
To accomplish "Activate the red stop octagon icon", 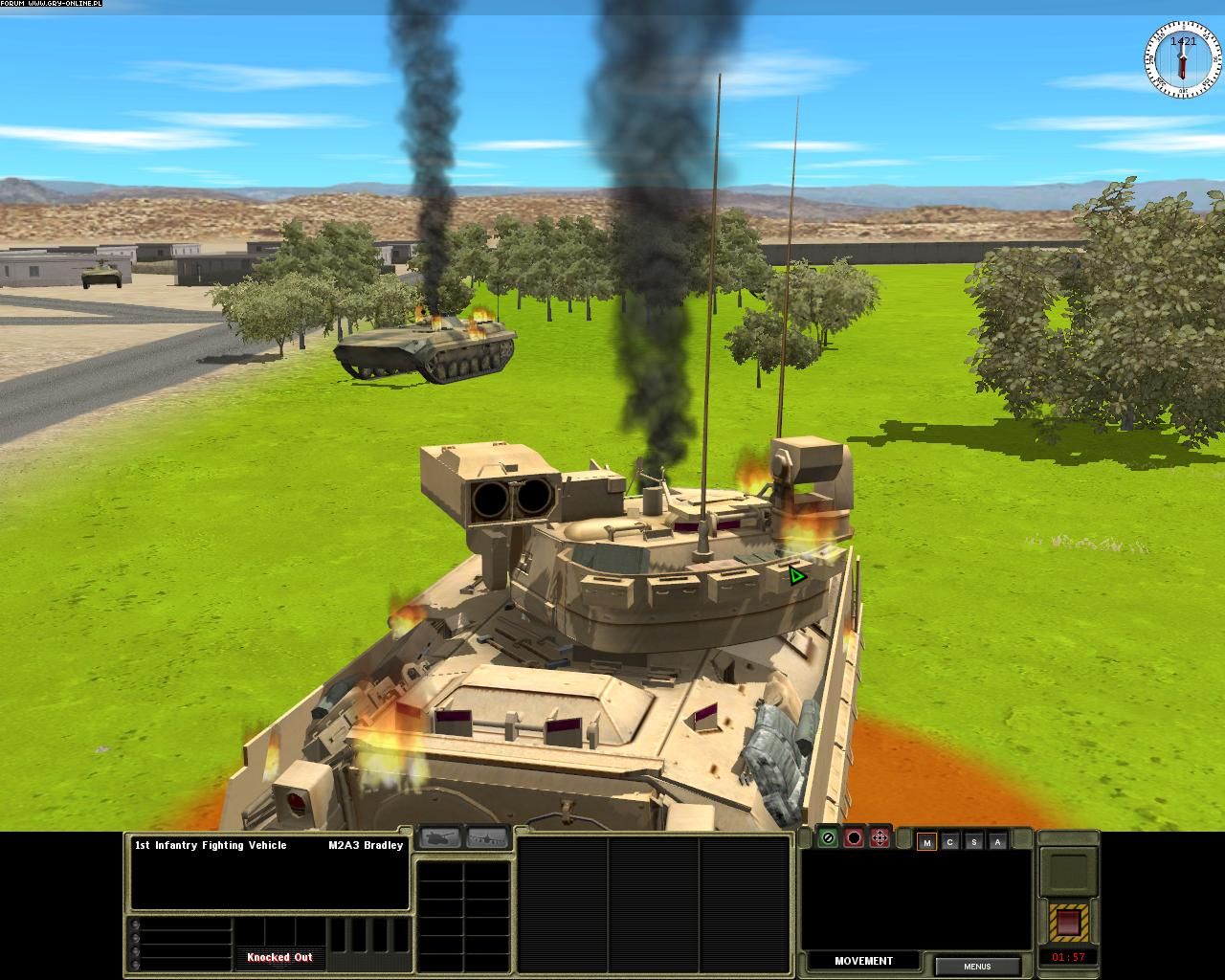I will pyautogui.click(x=854, y=838).
